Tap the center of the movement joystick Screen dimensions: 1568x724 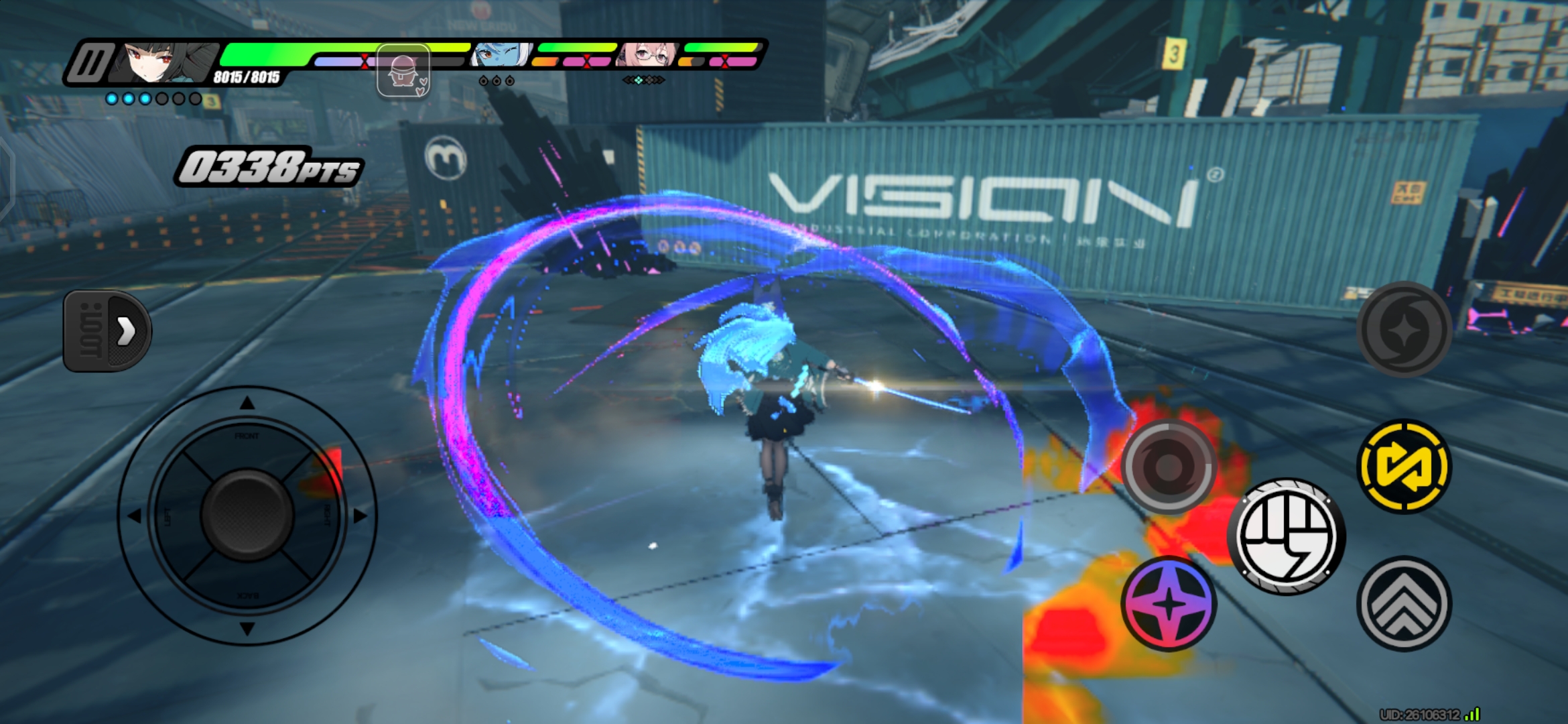pyautogui.click(x=247, y=515)
